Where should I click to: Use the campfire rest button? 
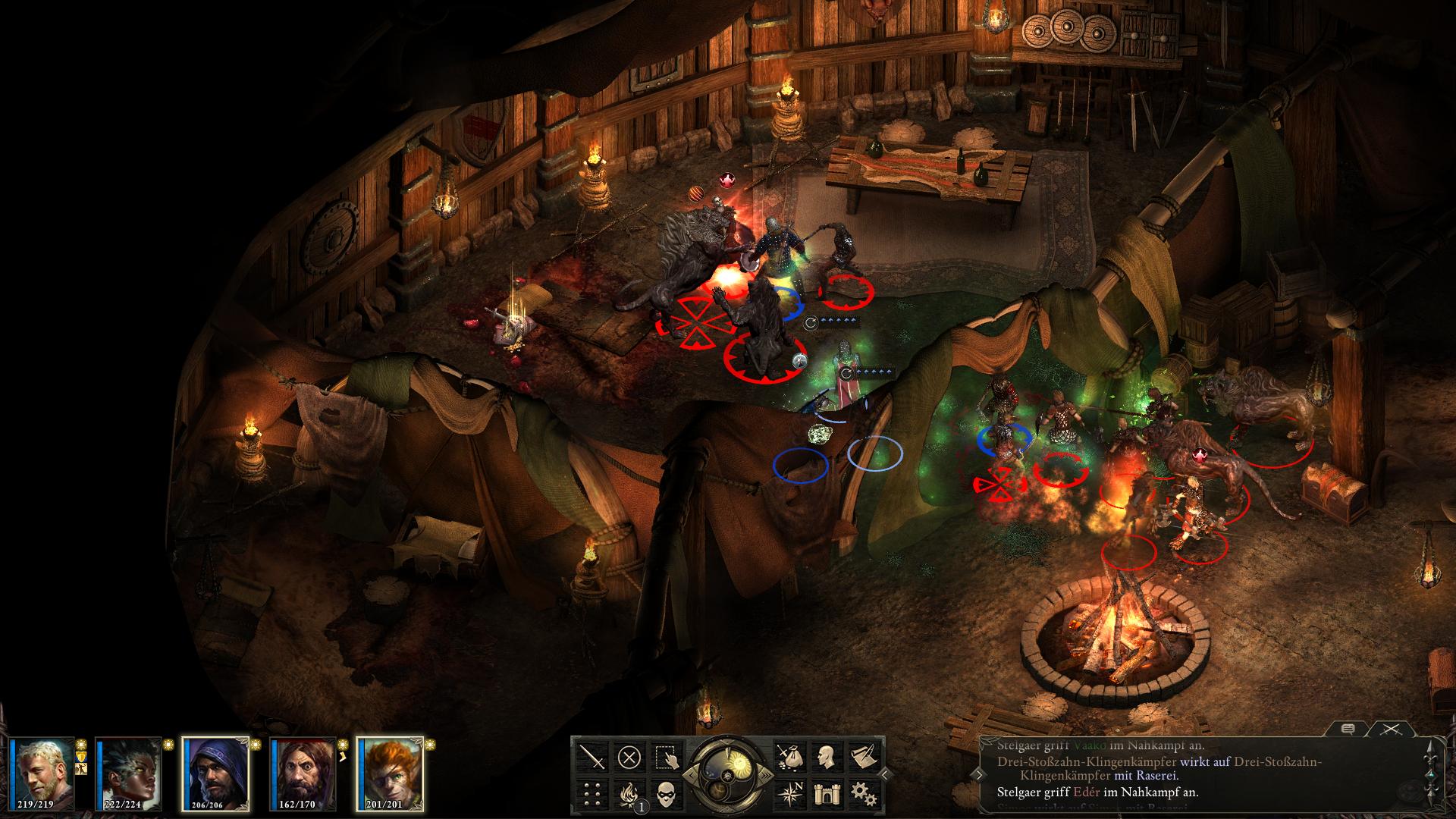pos(629,793)
